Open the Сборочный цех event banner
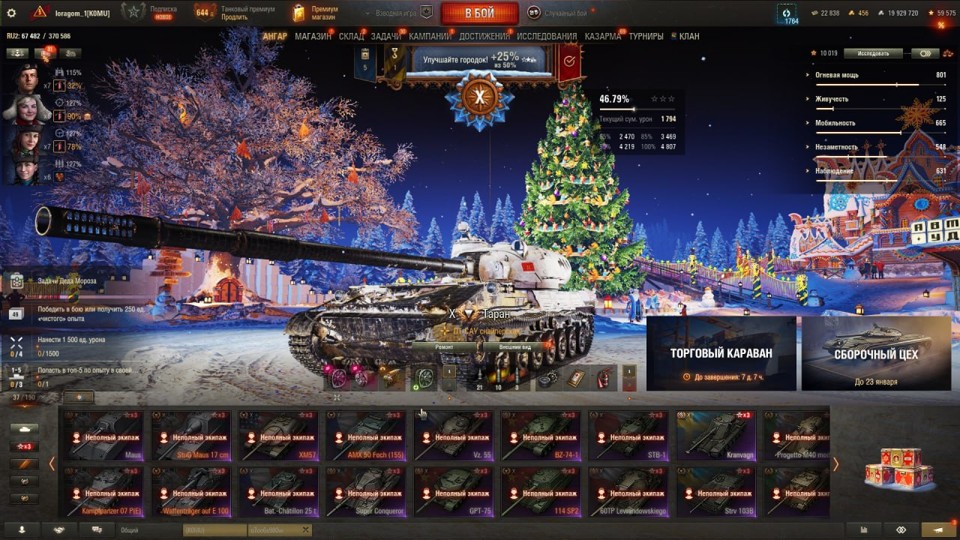The height and width of the screenshot is (540, 960). 875,353
